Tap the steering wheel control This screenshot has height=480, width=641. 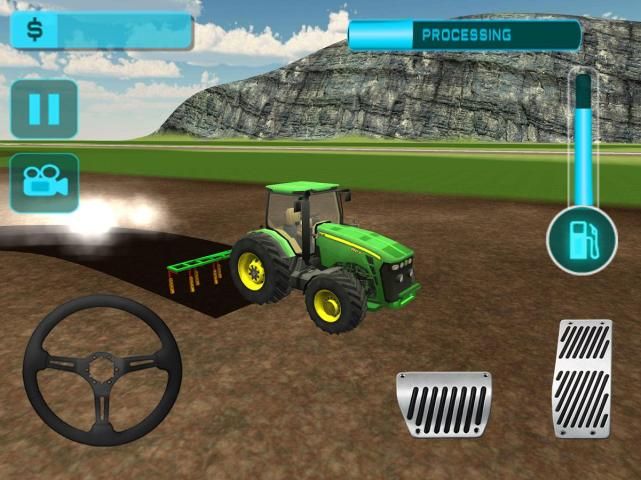[101, 370]
